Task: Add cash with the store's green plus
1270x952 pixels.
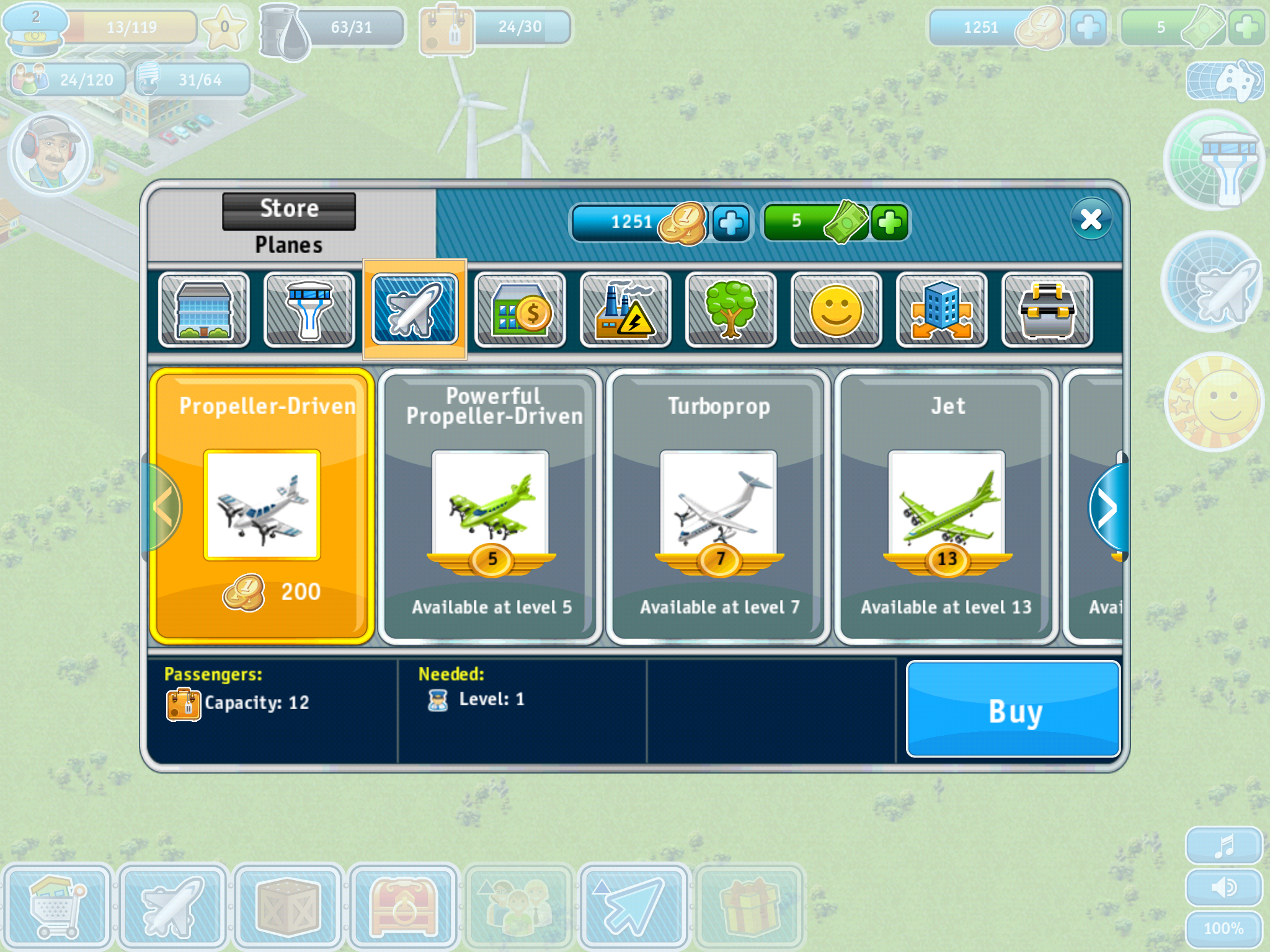Action: (890, 223)
